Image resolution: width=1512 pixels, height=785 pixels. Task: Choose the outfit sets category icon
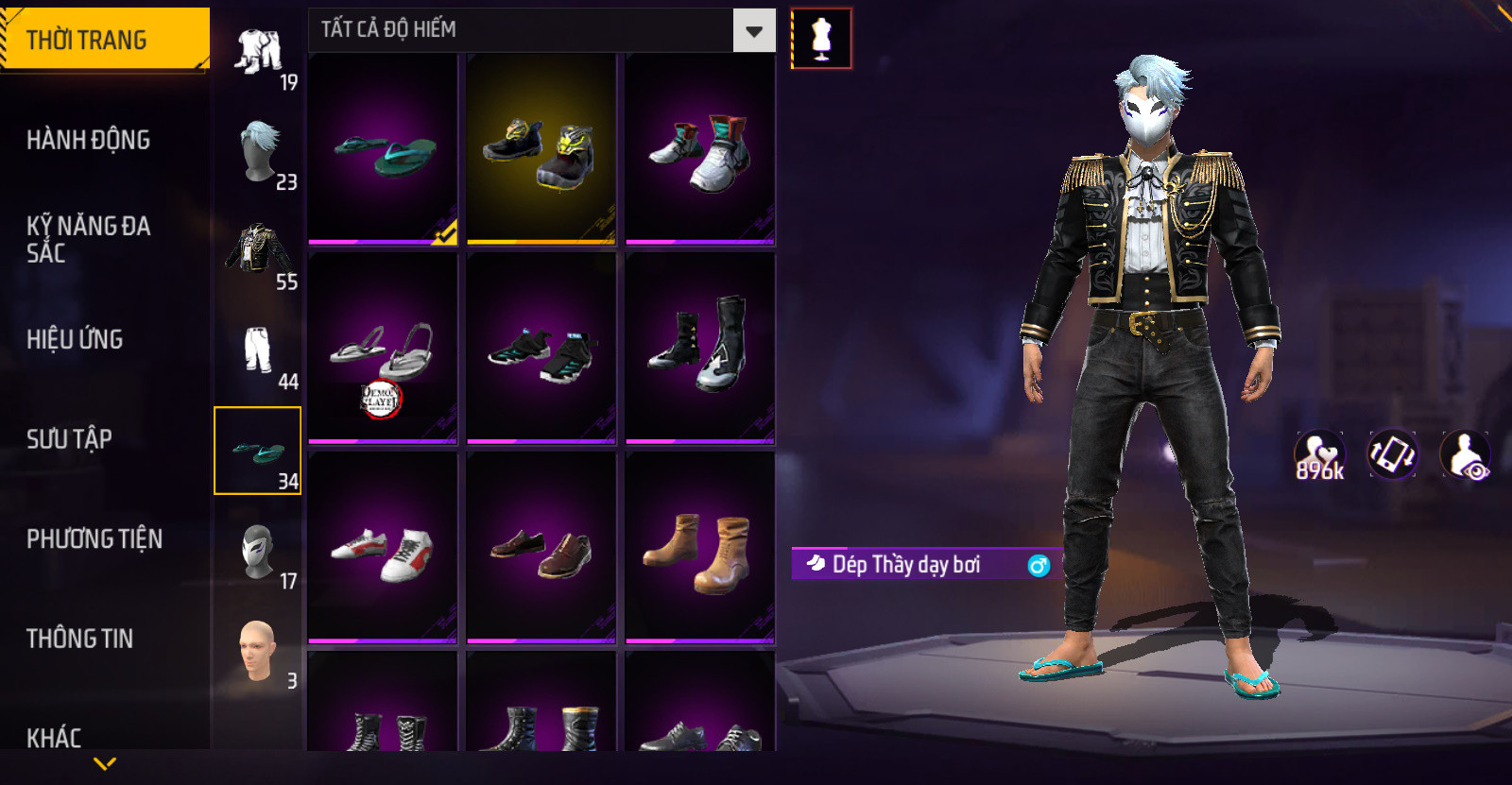click(258, 53)
